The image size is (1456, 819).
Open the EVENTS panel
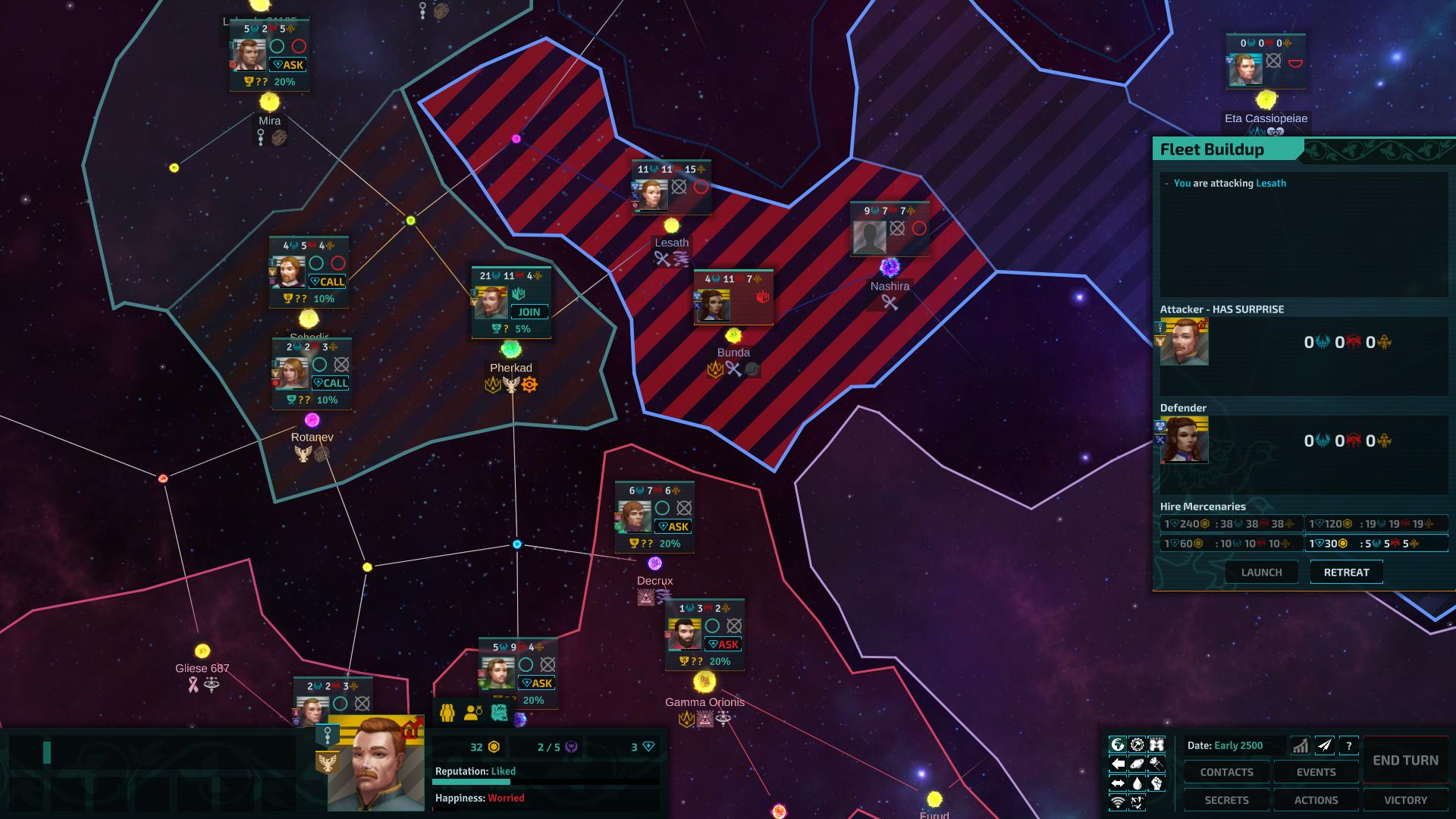[1316, 771]
